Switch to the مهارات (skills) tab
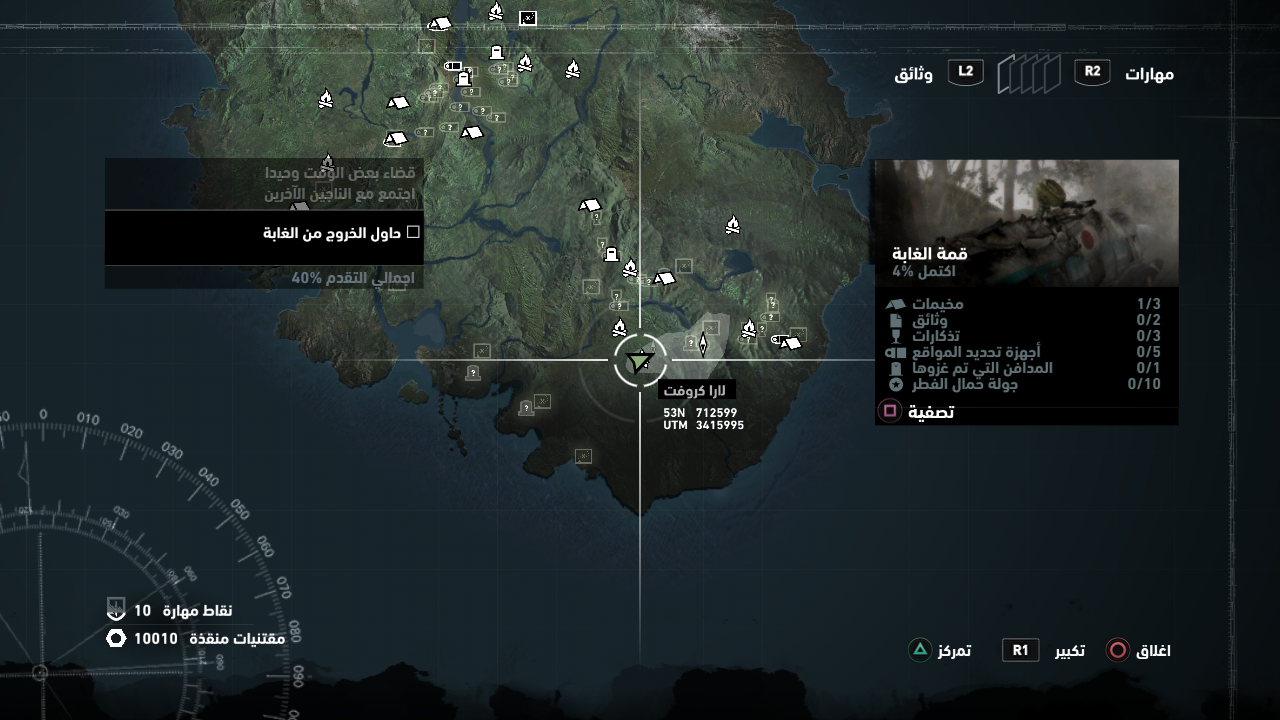This screenshot has width=1280, height=720. 1148,74
